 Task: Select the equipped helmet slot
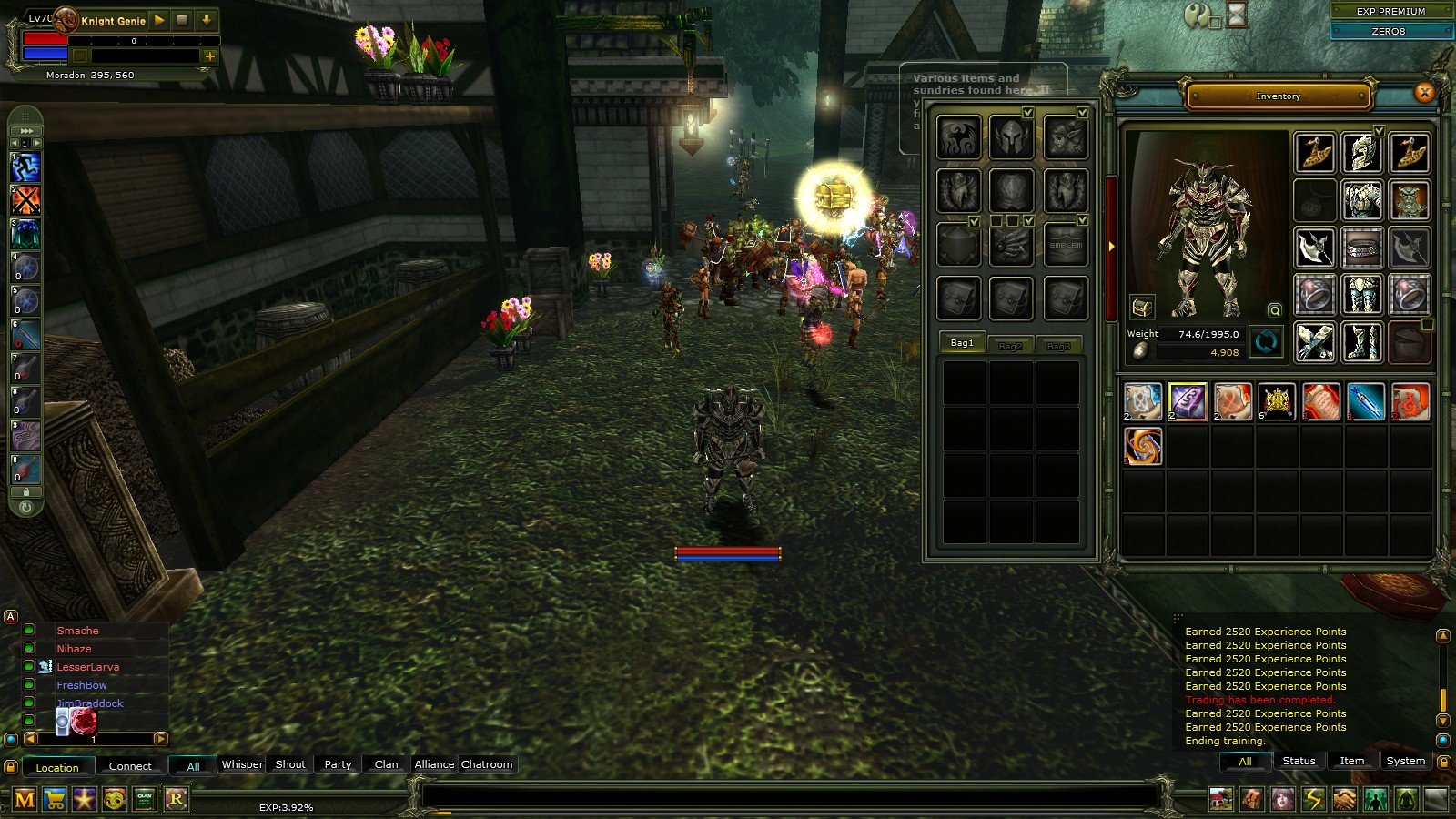point(1361,153)
